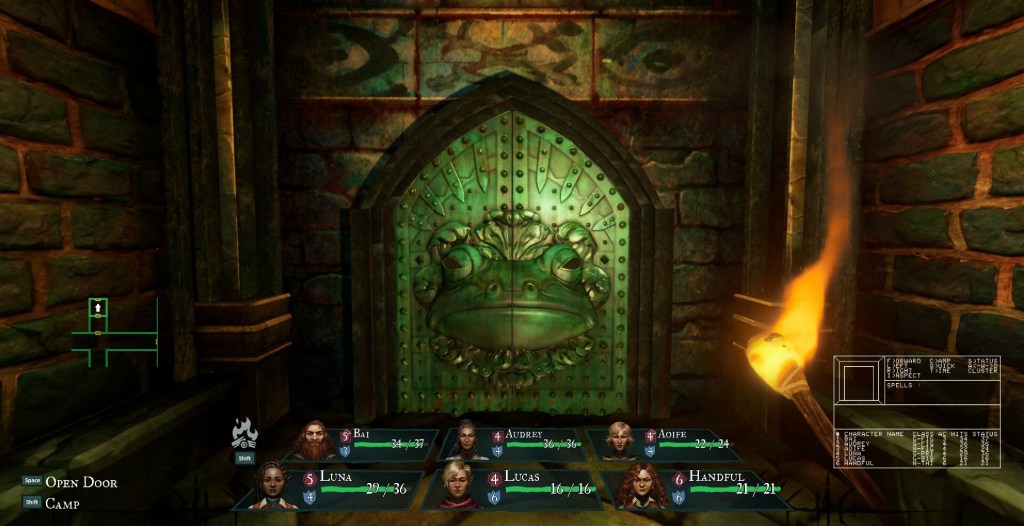
Task: Select Luna's party portrait
Action: point(274,484)
